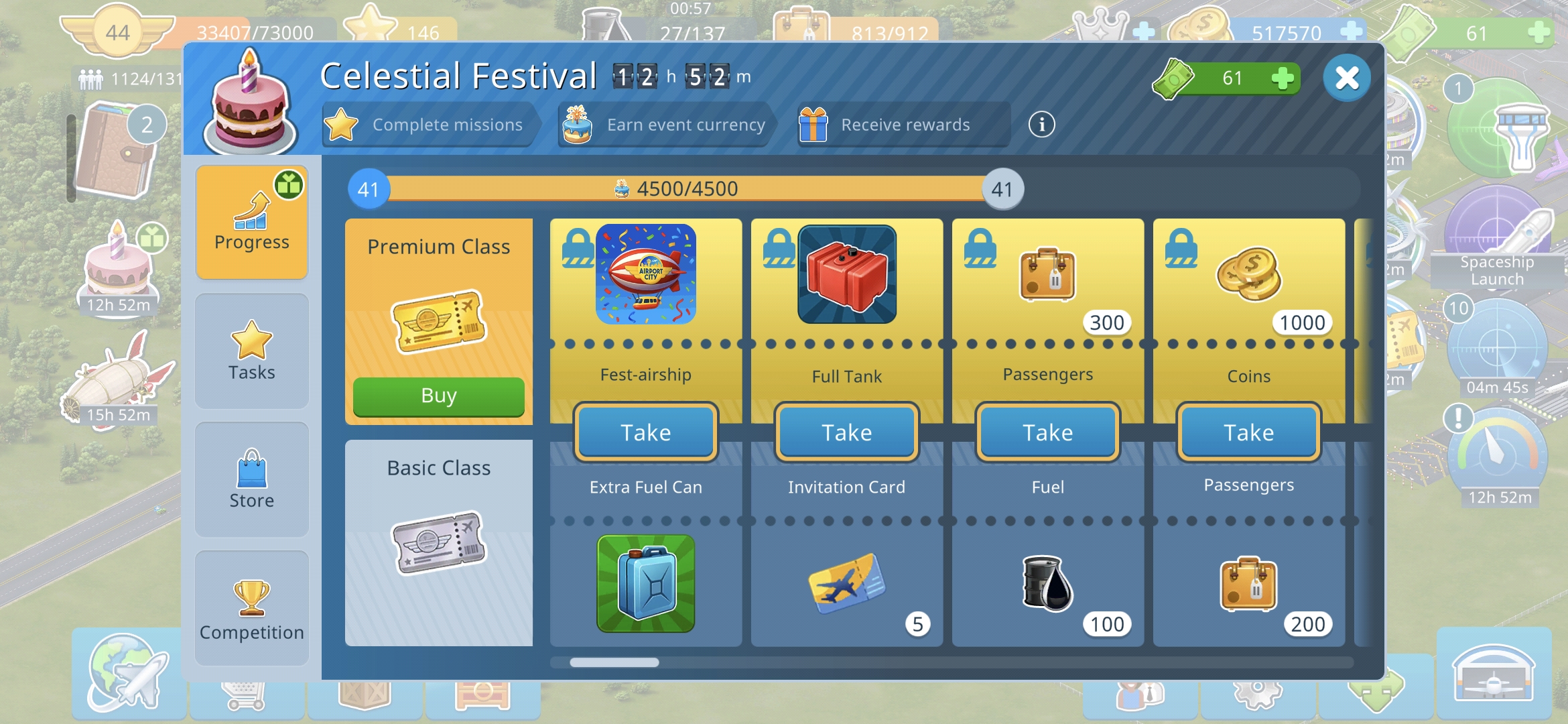Viewport: 1568px width, 724px height.
Task: Select the Fest-airship reward icon
Action: [645, 274]
